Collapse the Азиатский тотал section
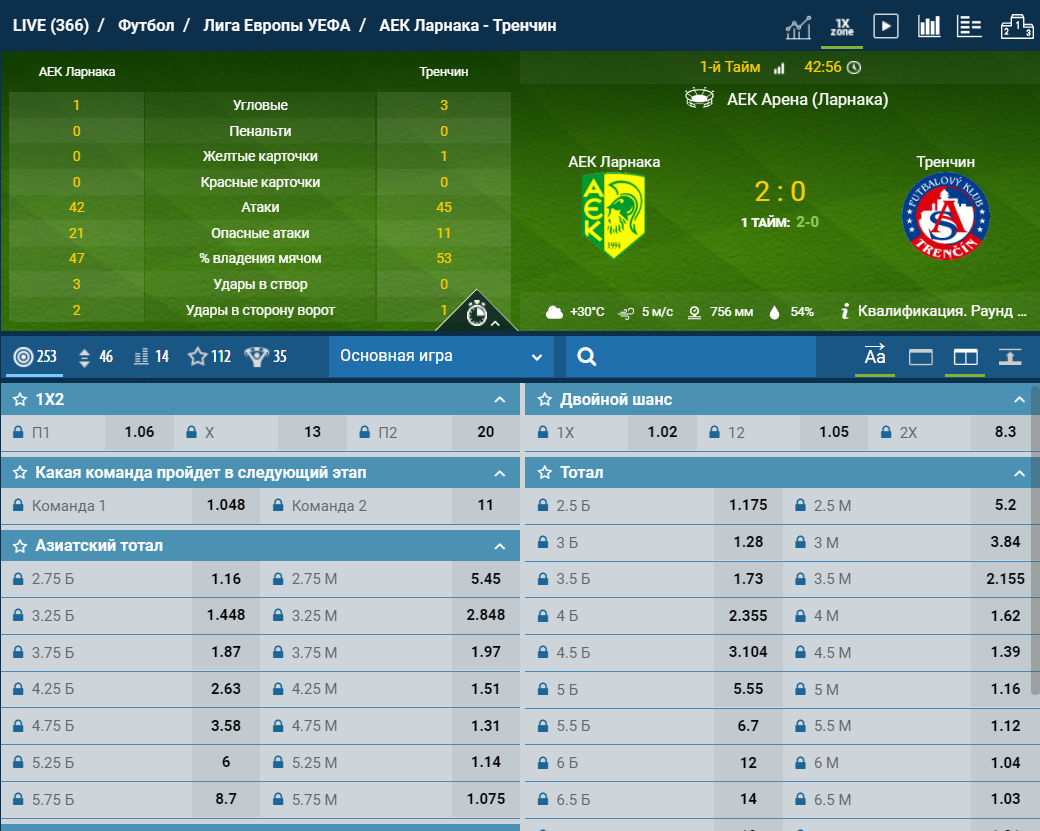 pos(500,546)
